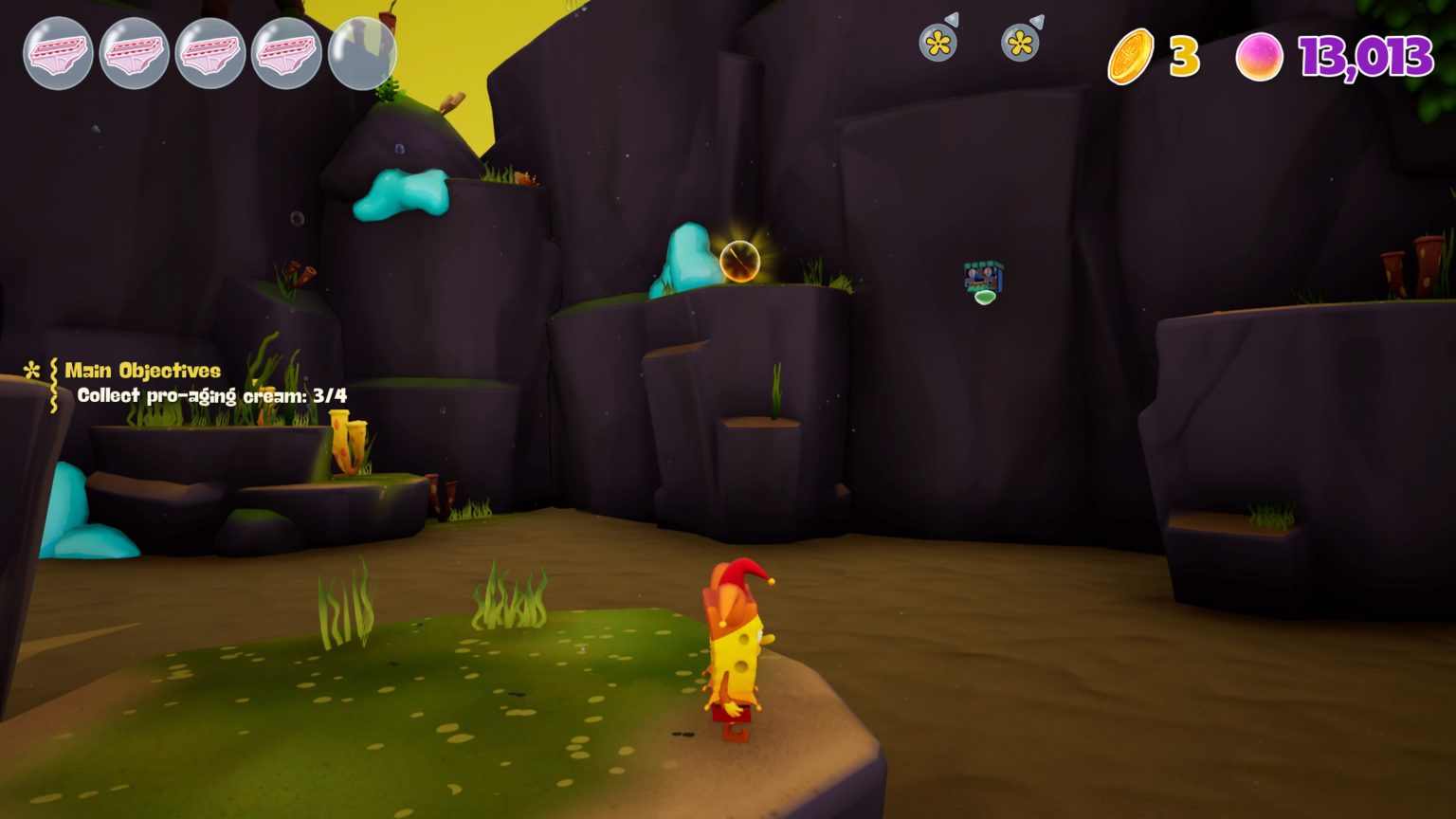Click the squiggly asterisk beside Main Objectives
This screenshot has height=819, width=1456.
click(31, 372)
